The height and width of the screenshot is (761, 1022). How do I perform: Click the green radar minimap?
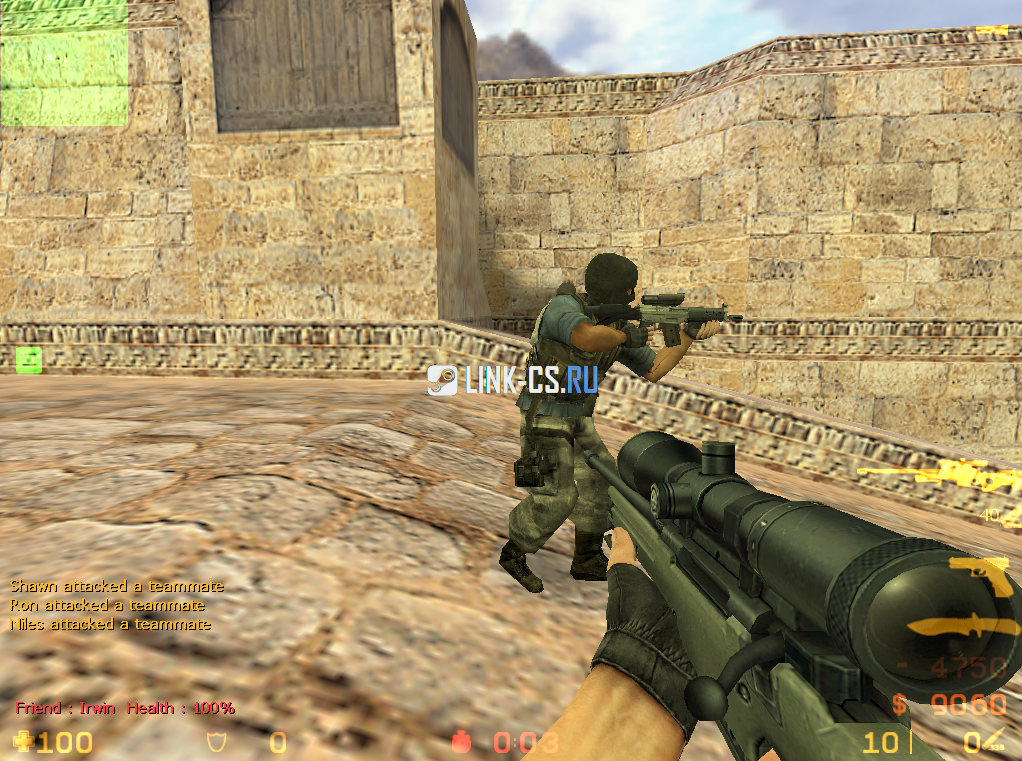(x=64, y=63)
